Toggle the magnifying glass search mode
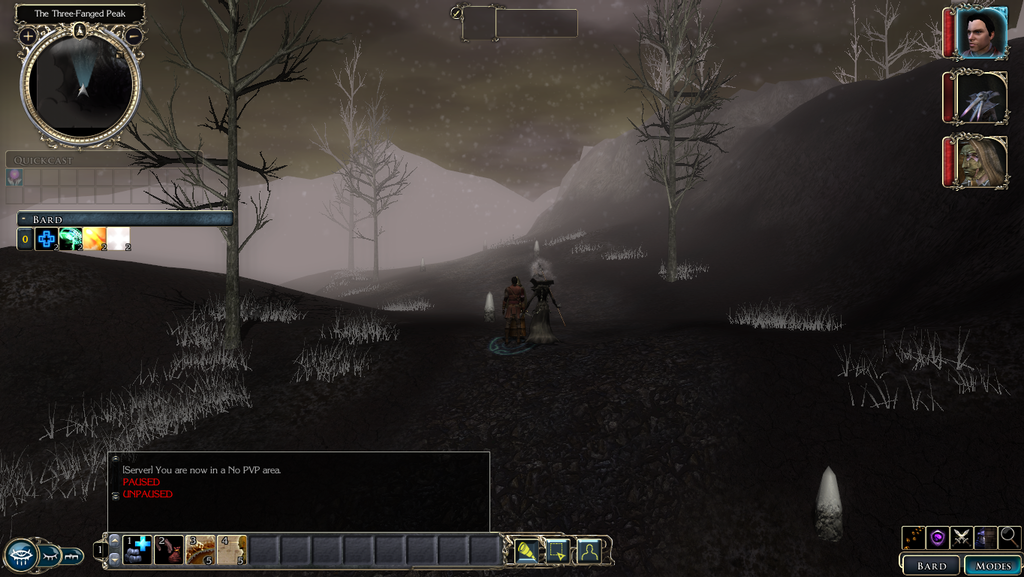 point(1009,537)
